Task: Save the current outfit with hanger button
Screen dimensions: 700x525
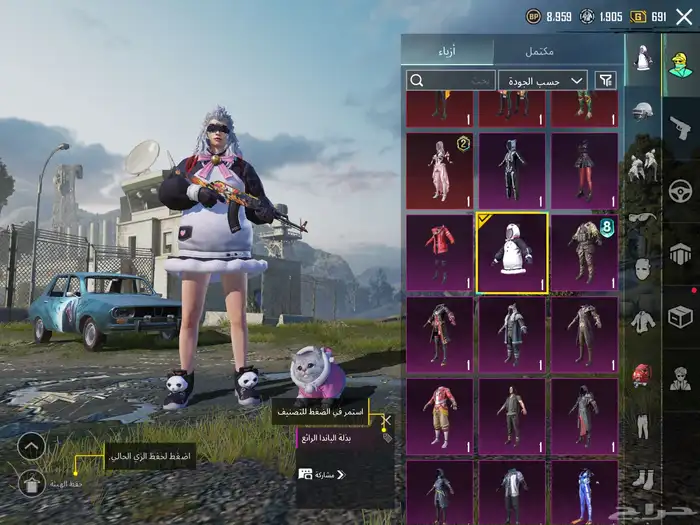Action: (x=32, y=484)
